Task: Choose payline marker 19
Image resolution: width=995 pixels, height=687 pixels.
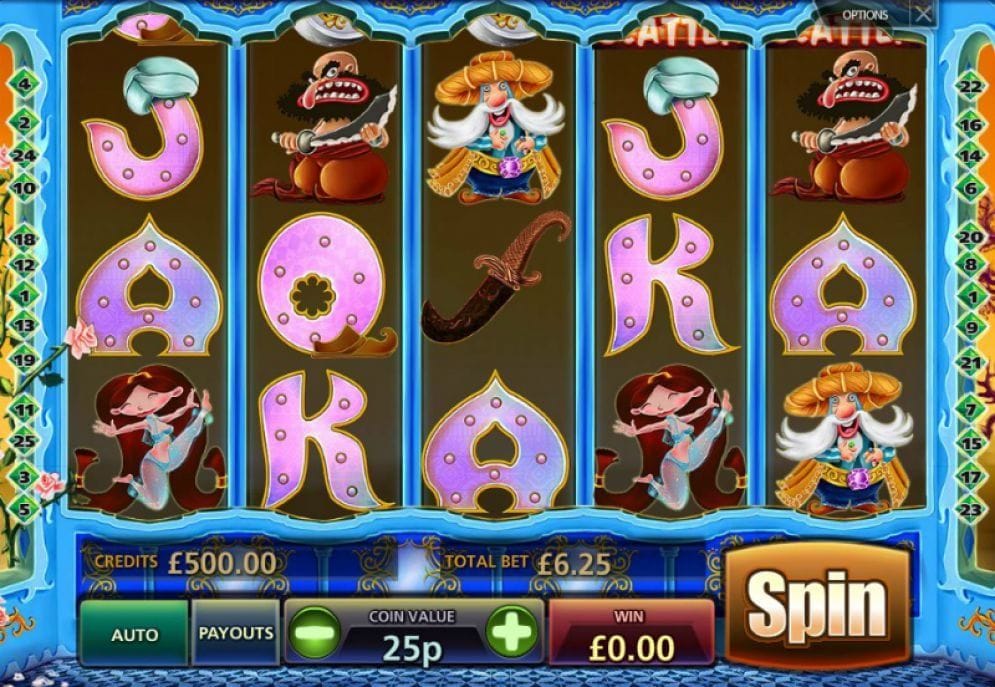Action: tap(26, 360)
